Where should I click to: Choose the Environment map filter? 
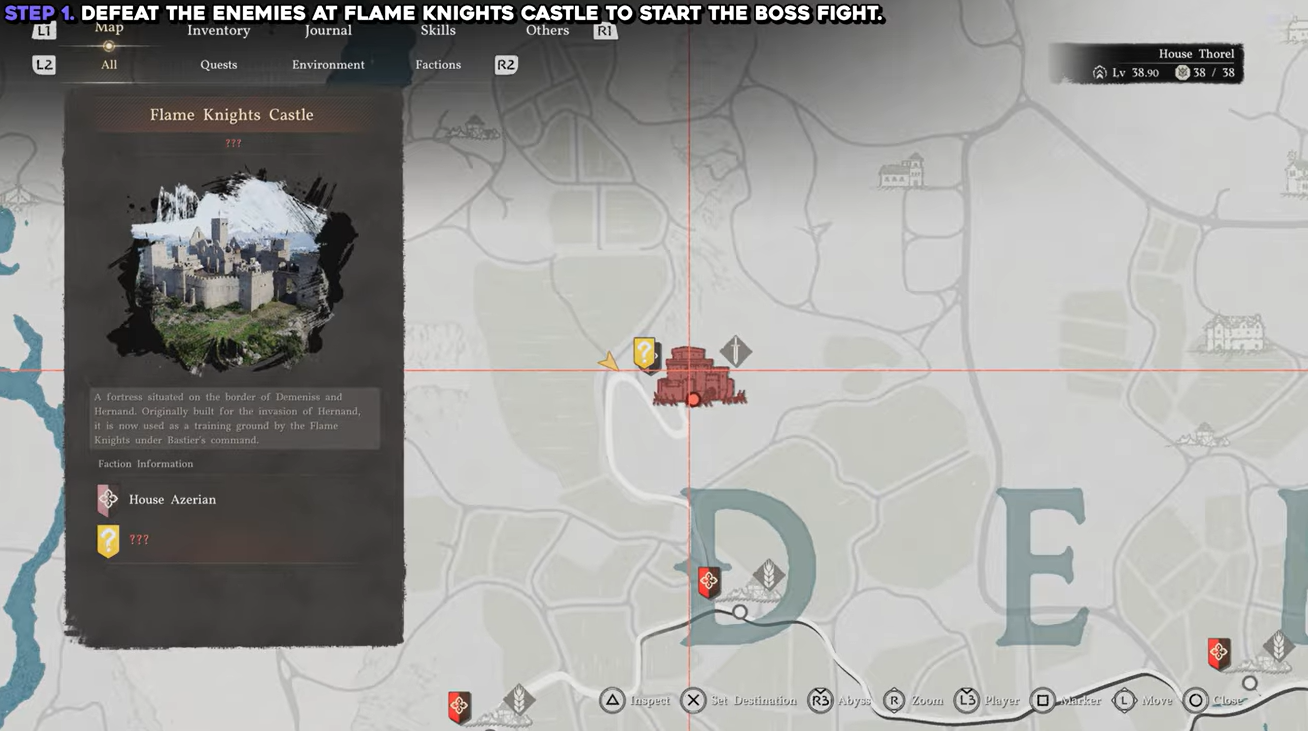pos(328,65)
